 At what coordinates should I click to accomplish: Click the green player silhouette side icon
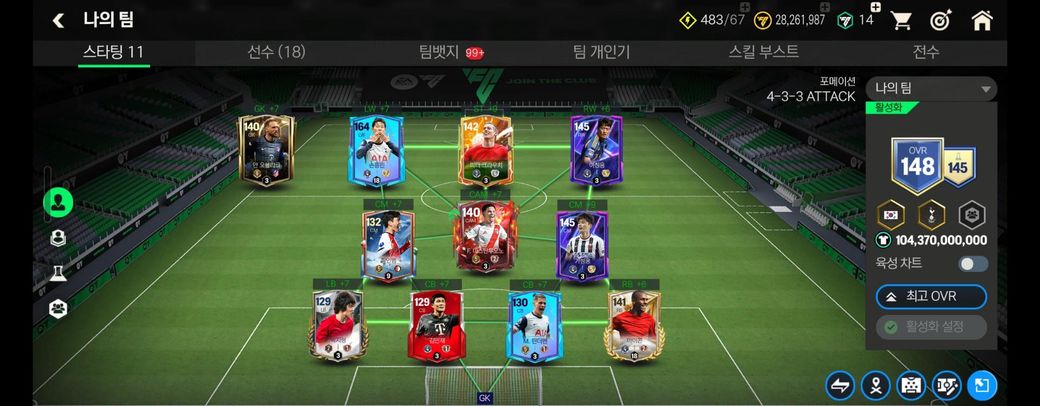point(58,202)
